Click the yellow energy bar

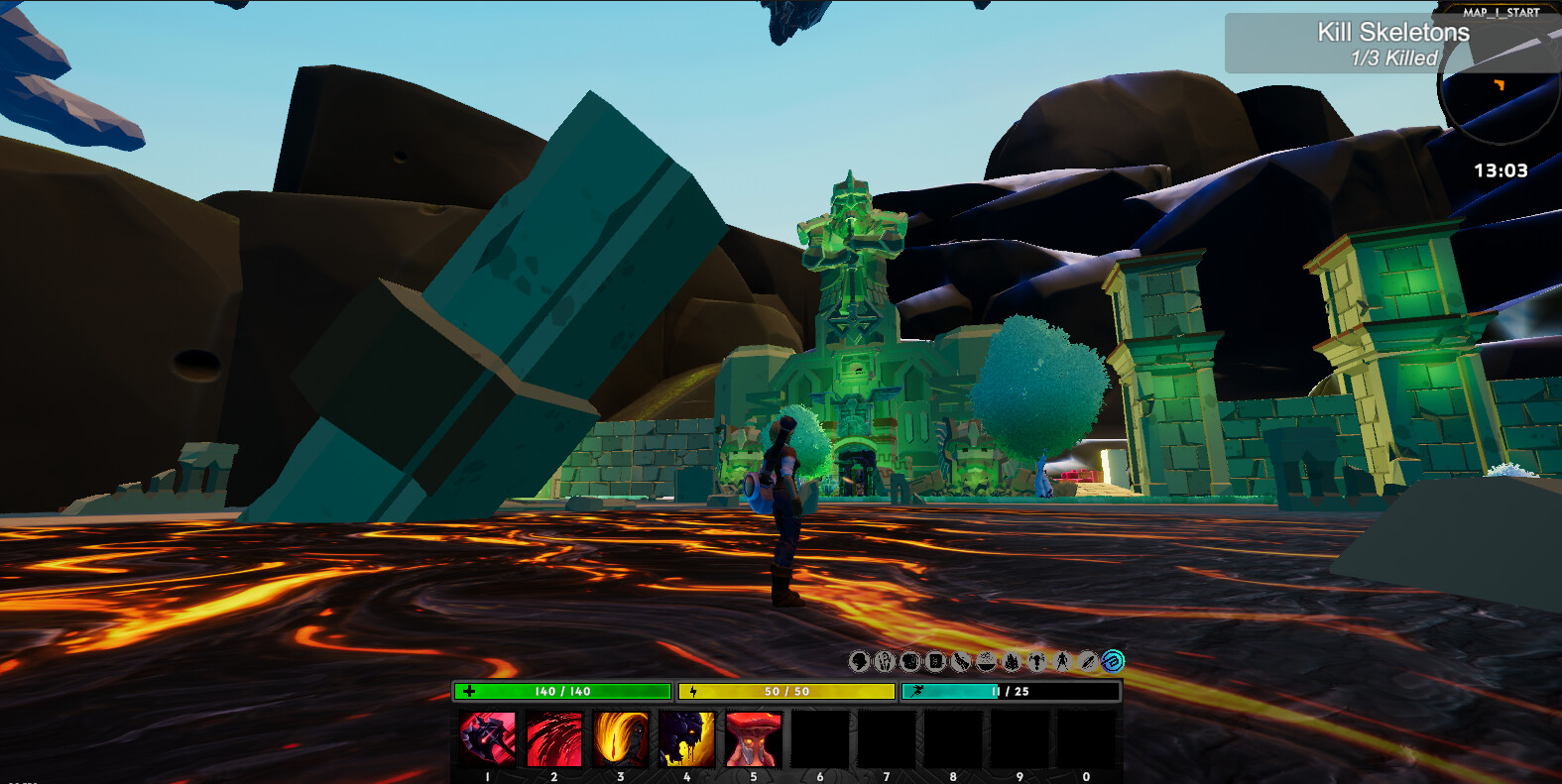tap(786, 691)
